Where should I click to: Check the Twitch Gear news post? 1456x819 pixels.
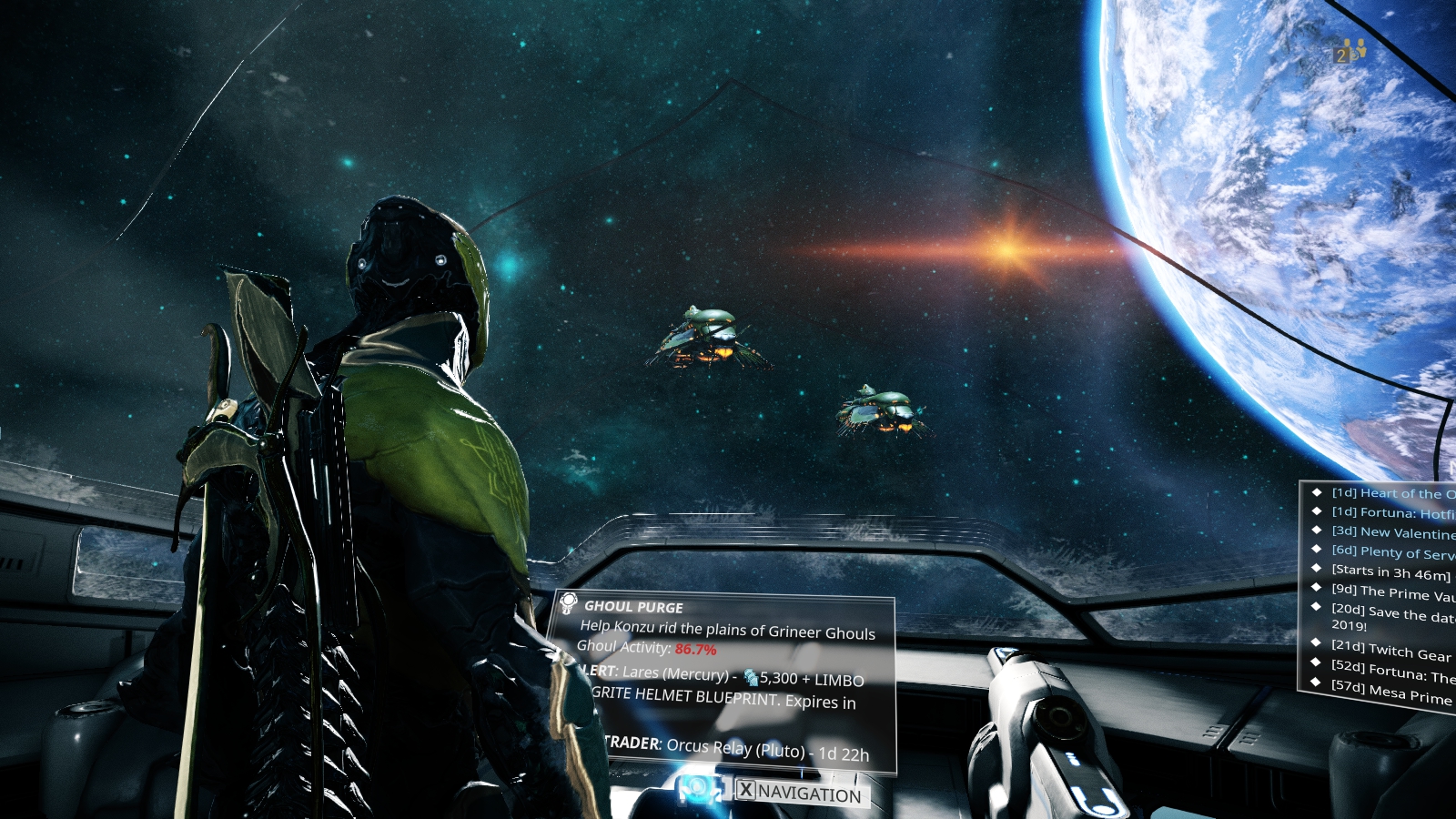[x=1390, y=651]
